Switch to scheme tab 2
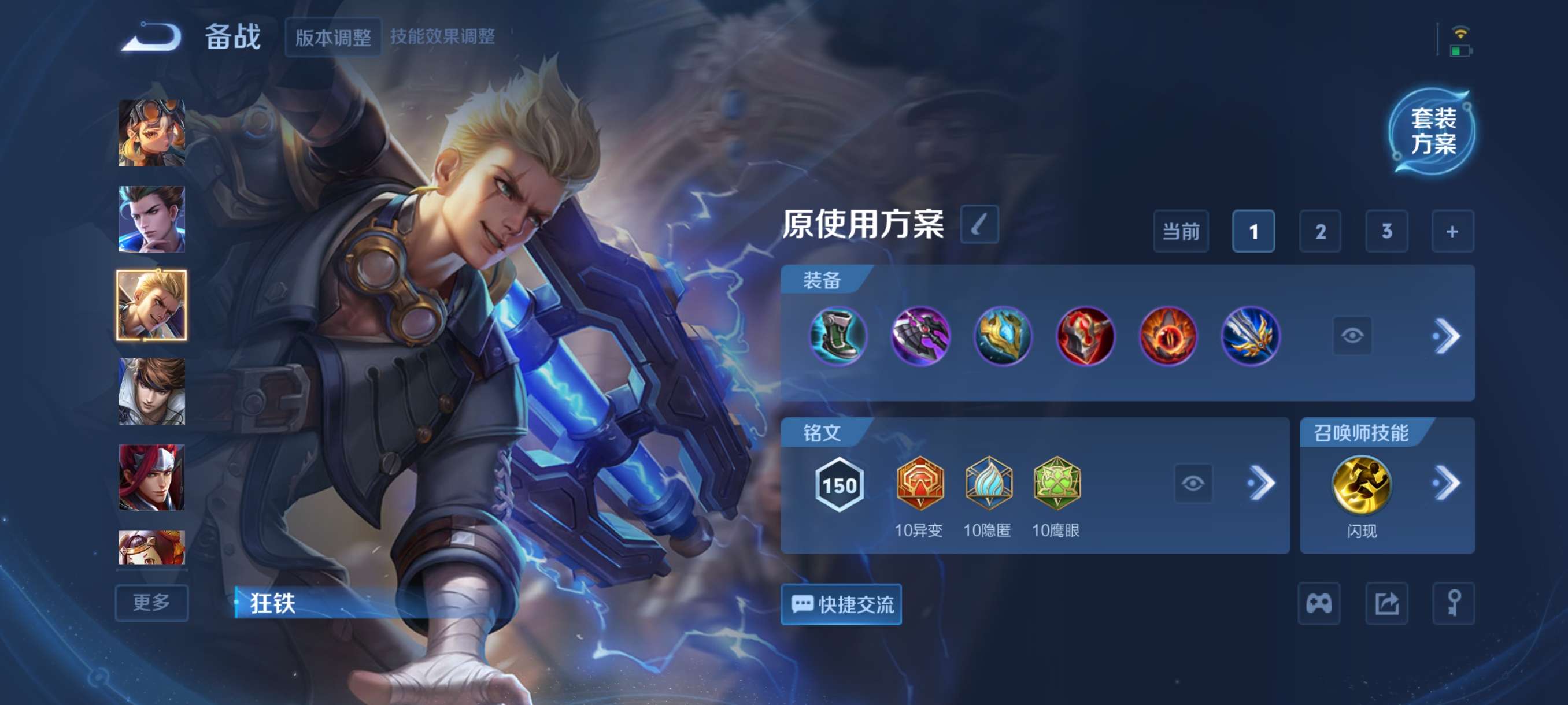Screen dimensions: 1568x705 coord(1321,231)
